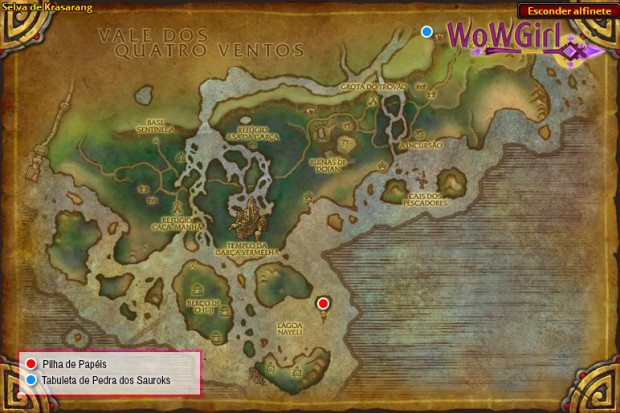This screenshot has height=413, width=620.
Task: Choose Tabuleta de Pedra dos Sauroks legend entry
Action: (106, 380)
